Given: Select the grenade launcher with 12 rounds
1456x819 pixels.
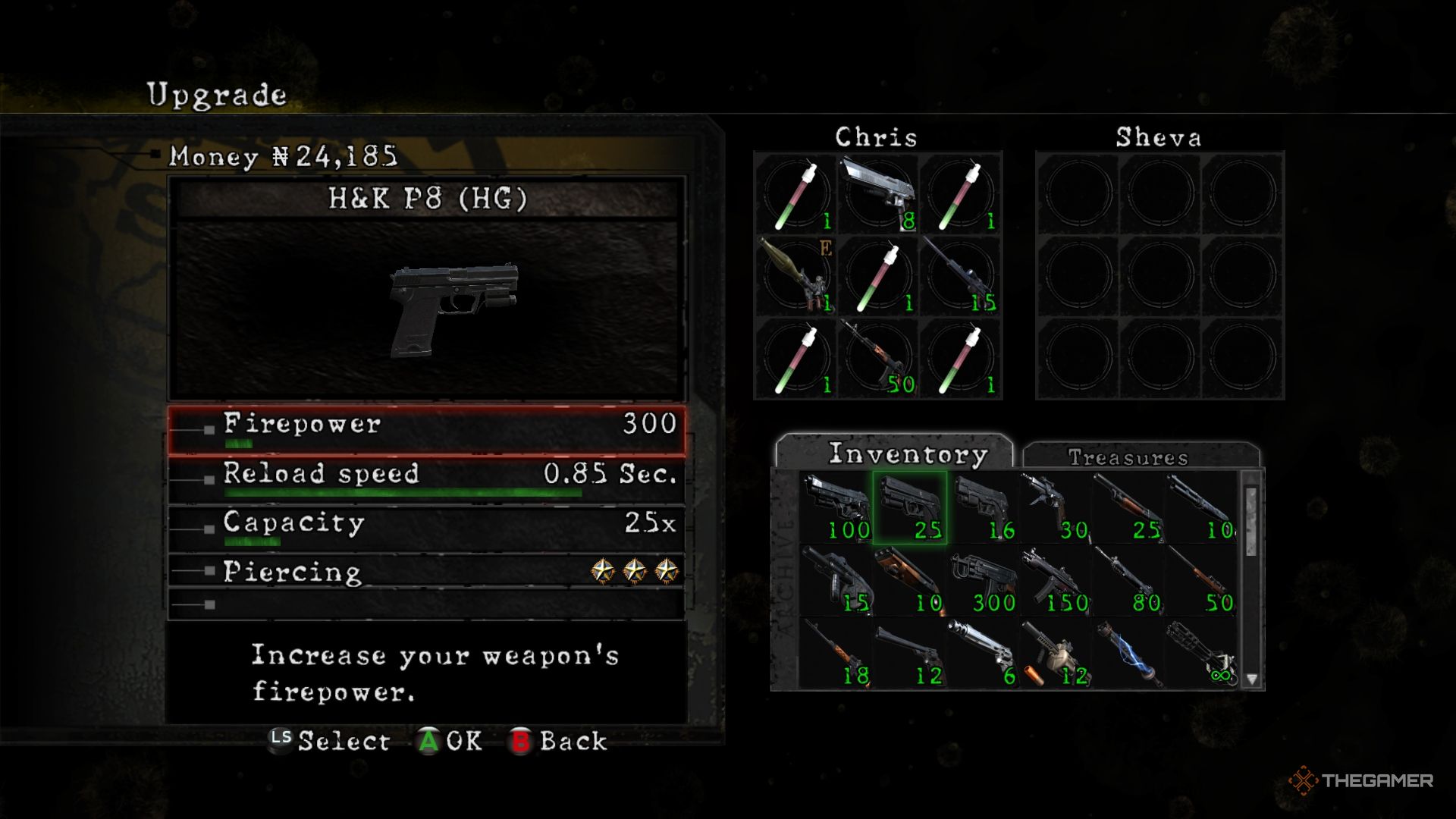Looking at the screenshot, I should [x=1055, y=654].
